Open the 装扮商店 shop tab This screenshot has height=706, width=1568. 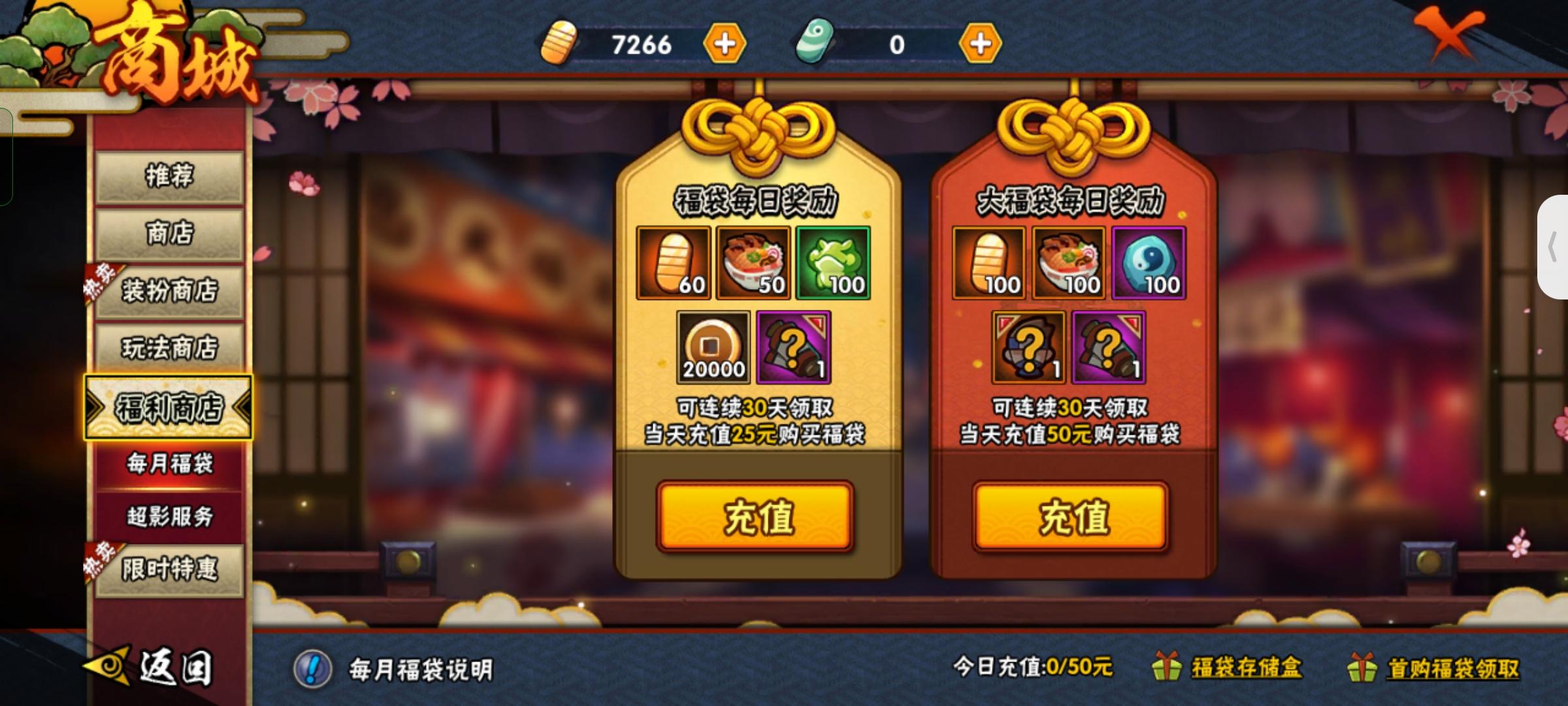click(x=171, y=292)
